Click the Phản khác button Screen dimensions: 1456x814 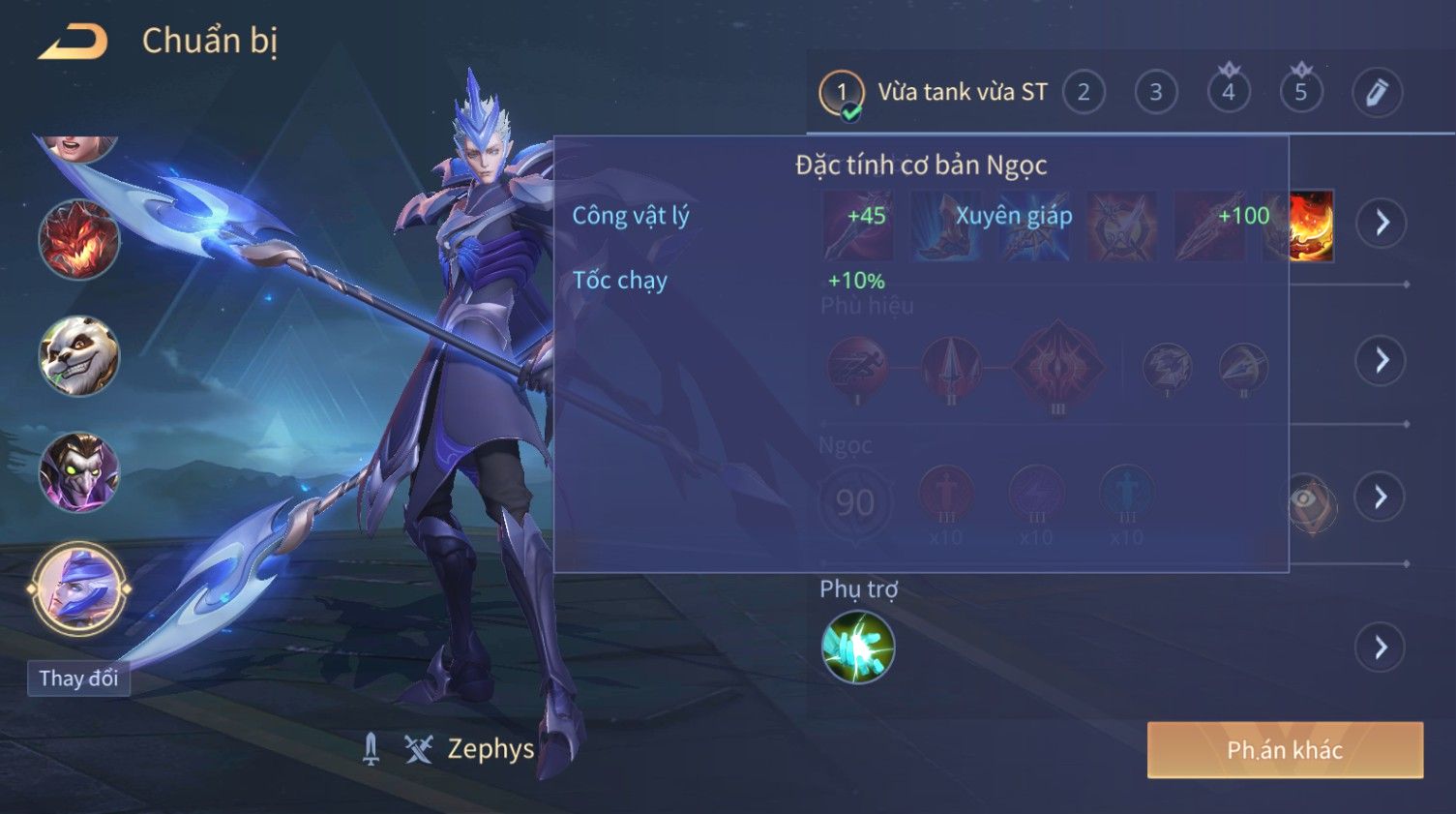pyautogui.click(x=1285, y=750)
